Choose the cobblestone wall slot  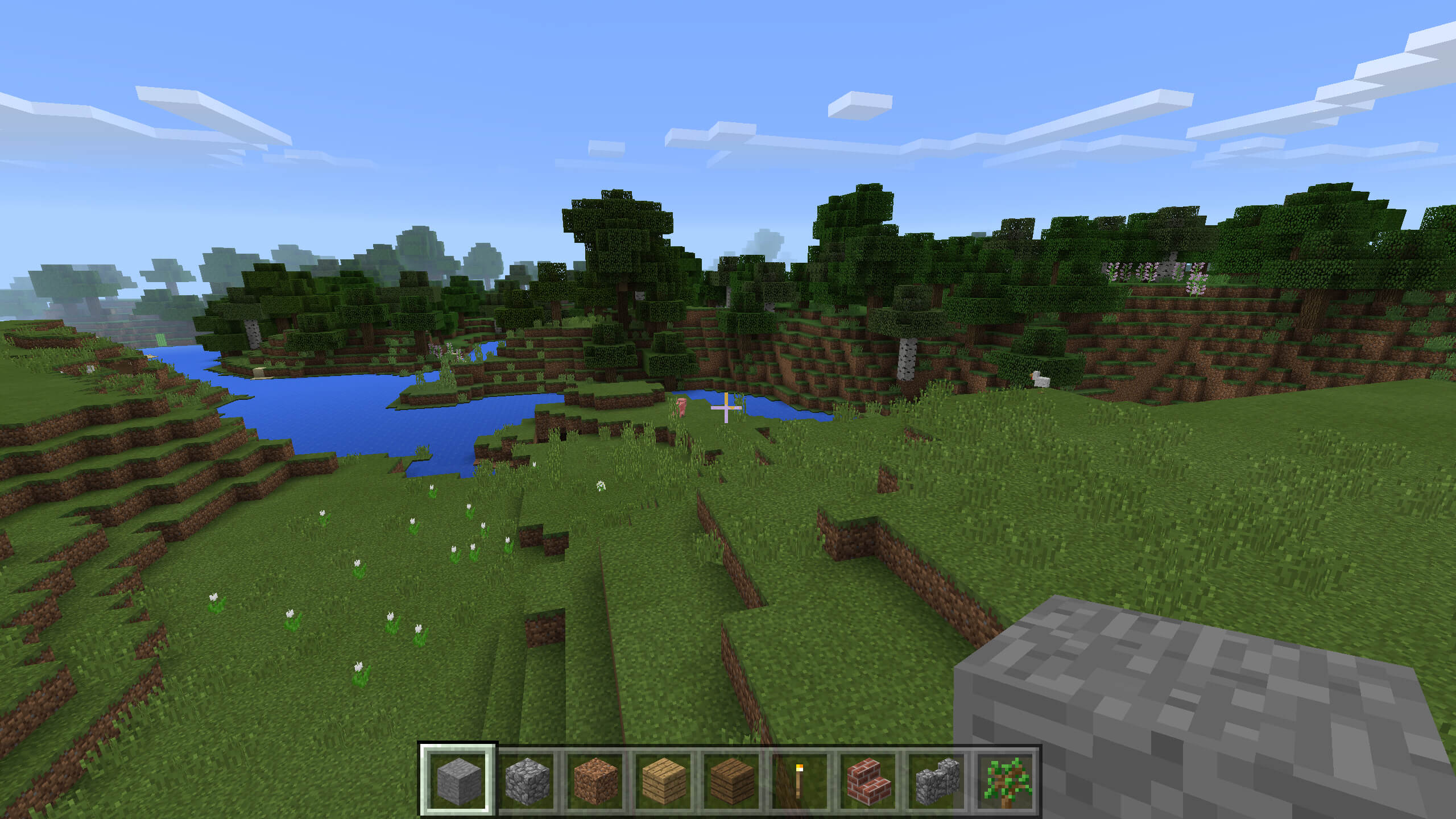936,780
